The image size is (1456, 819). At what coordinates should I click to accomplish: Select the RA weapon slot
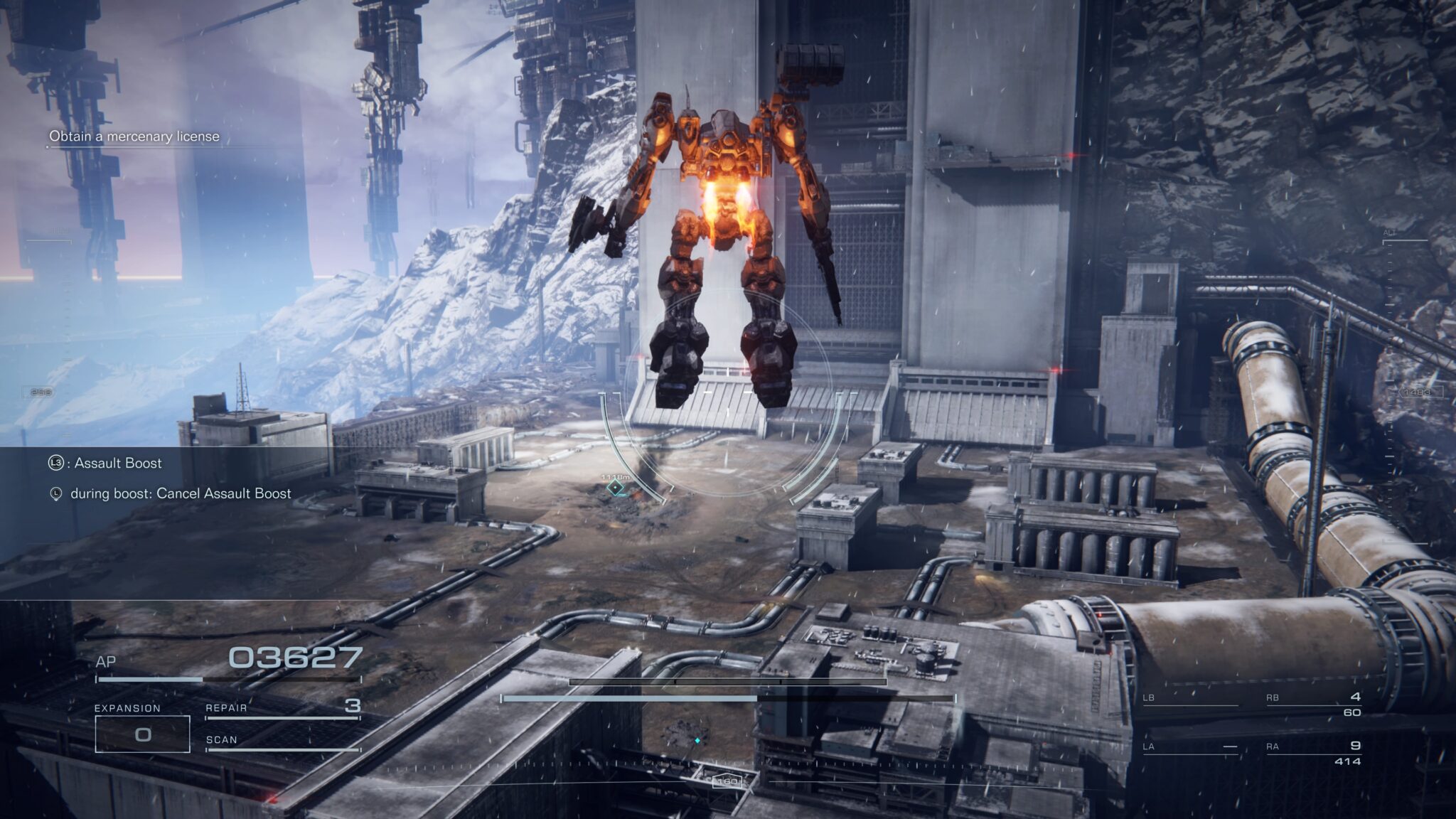[x=1313, y=753]
